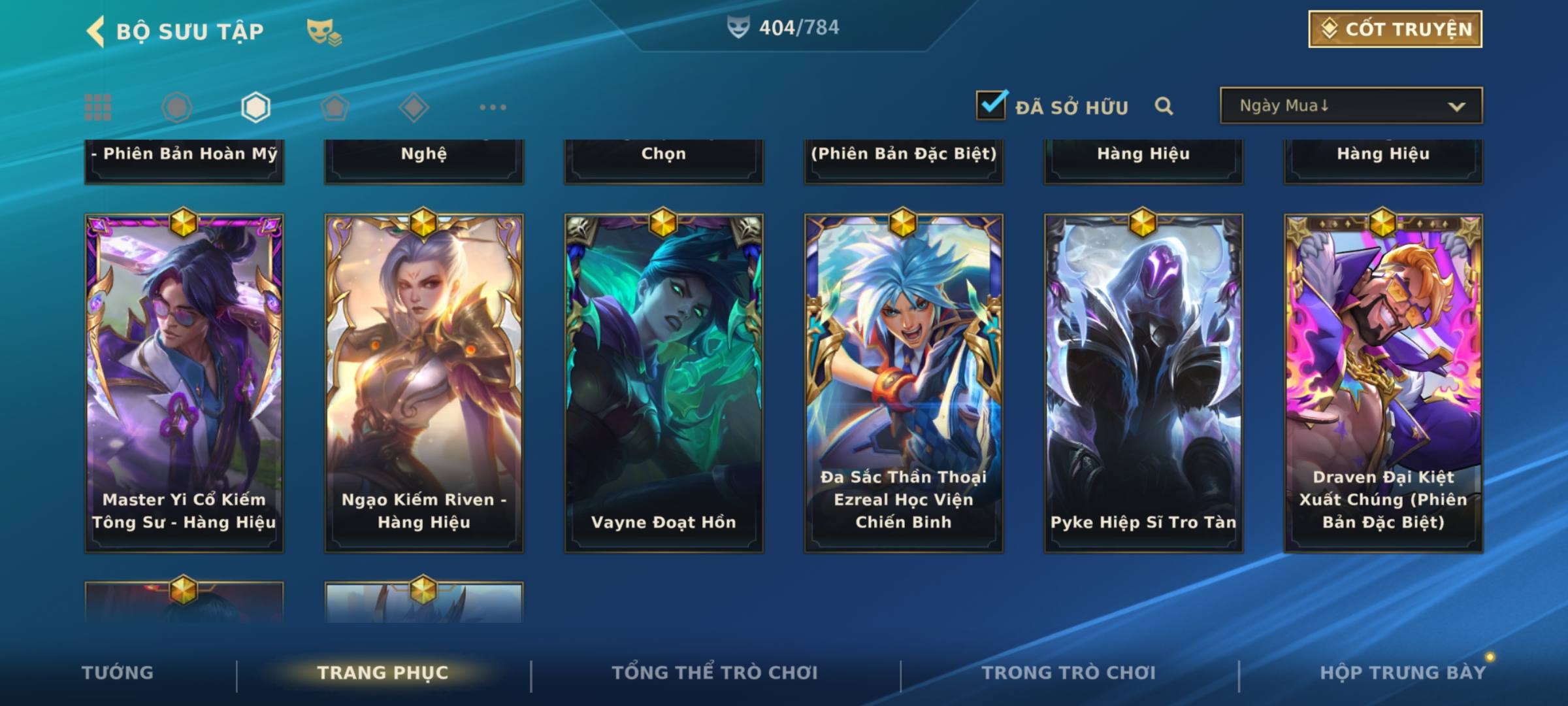Screen dimensions: 1568x706
Task: Switch to the Tổng Thể Trò Chơi tab
Action: click(715, 673)
